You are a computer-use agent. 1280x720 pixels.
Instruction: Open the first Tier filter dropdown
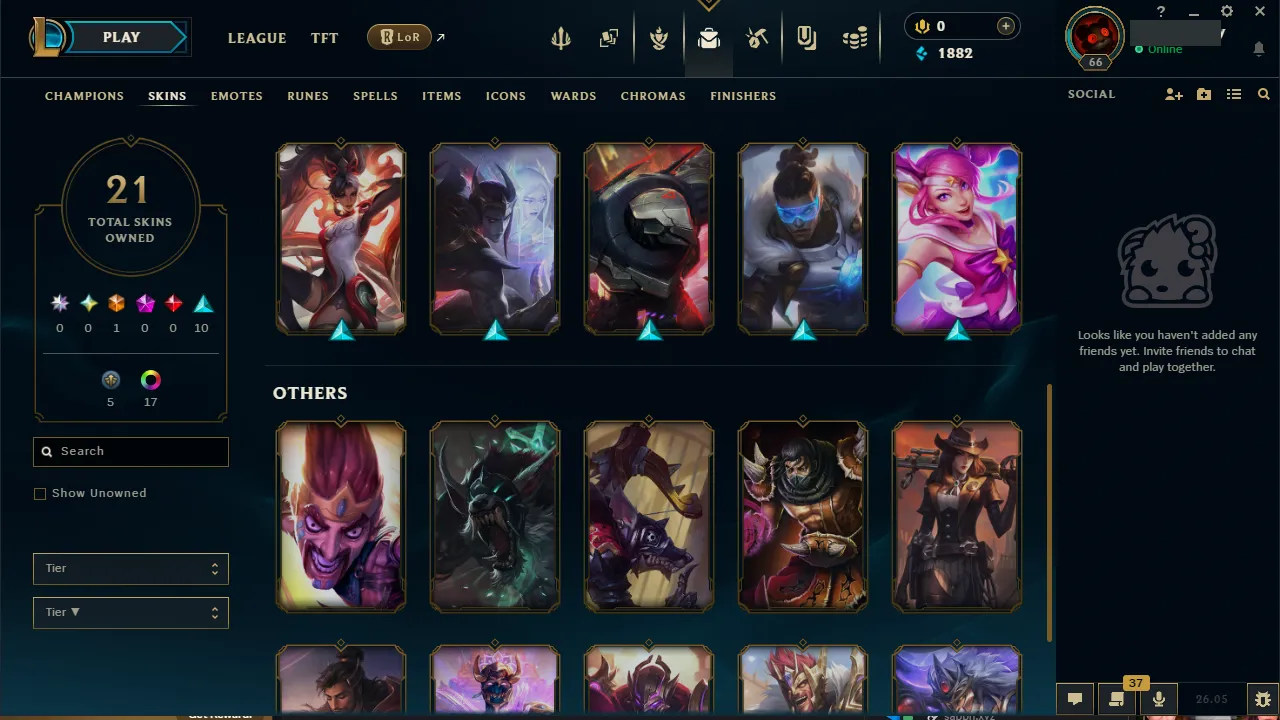click(130, 568)
